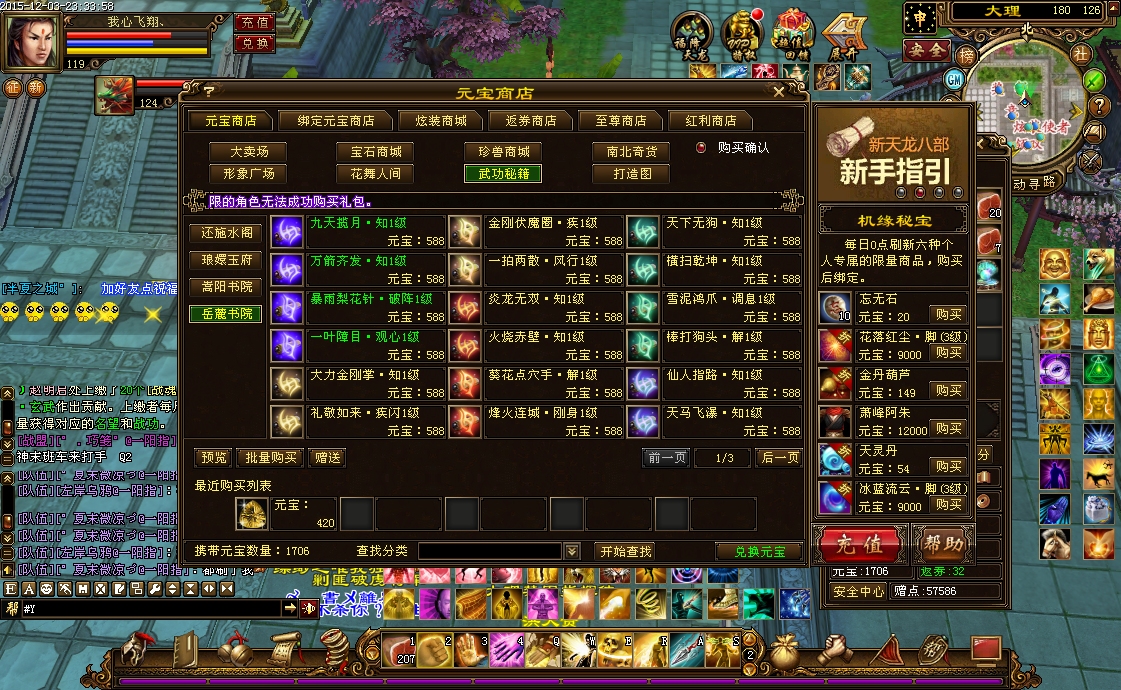Choose 嵩阳书院 in the side list
1121x690 pixels.
pos(226,287)
